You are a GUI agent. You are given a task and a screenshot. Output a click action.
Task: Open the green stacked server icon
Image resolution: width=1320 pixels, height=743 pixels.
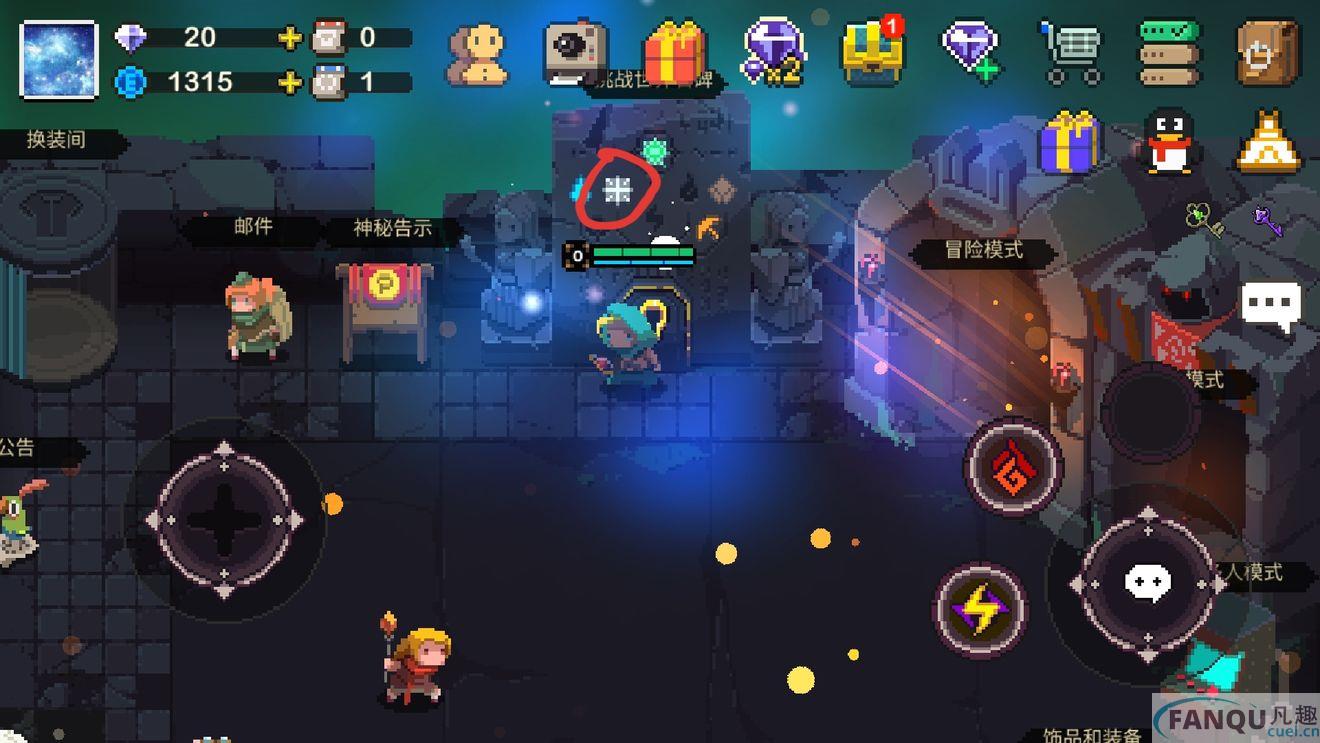tap(1169, 52)
